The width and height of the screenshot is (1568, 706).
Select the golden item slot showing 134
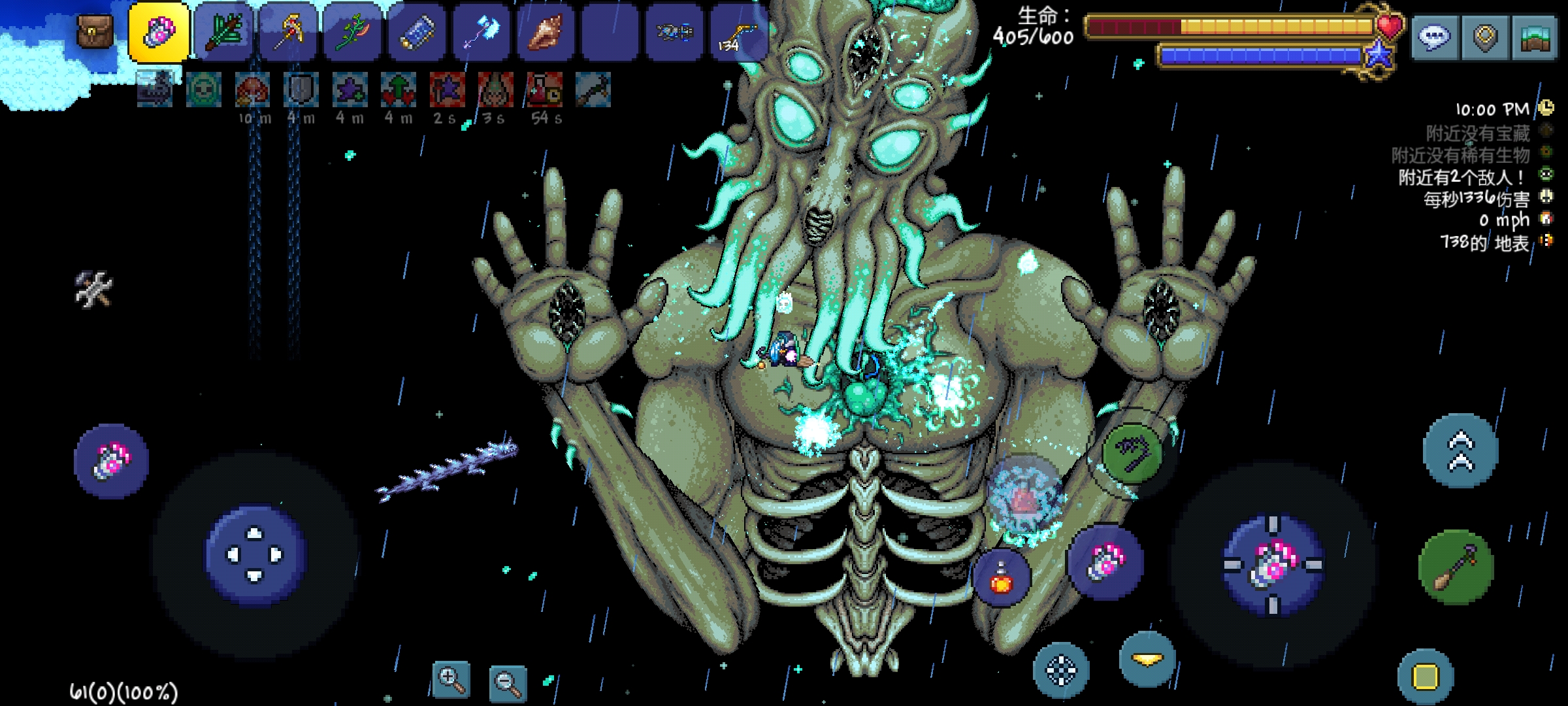click(x=738, y=33)
